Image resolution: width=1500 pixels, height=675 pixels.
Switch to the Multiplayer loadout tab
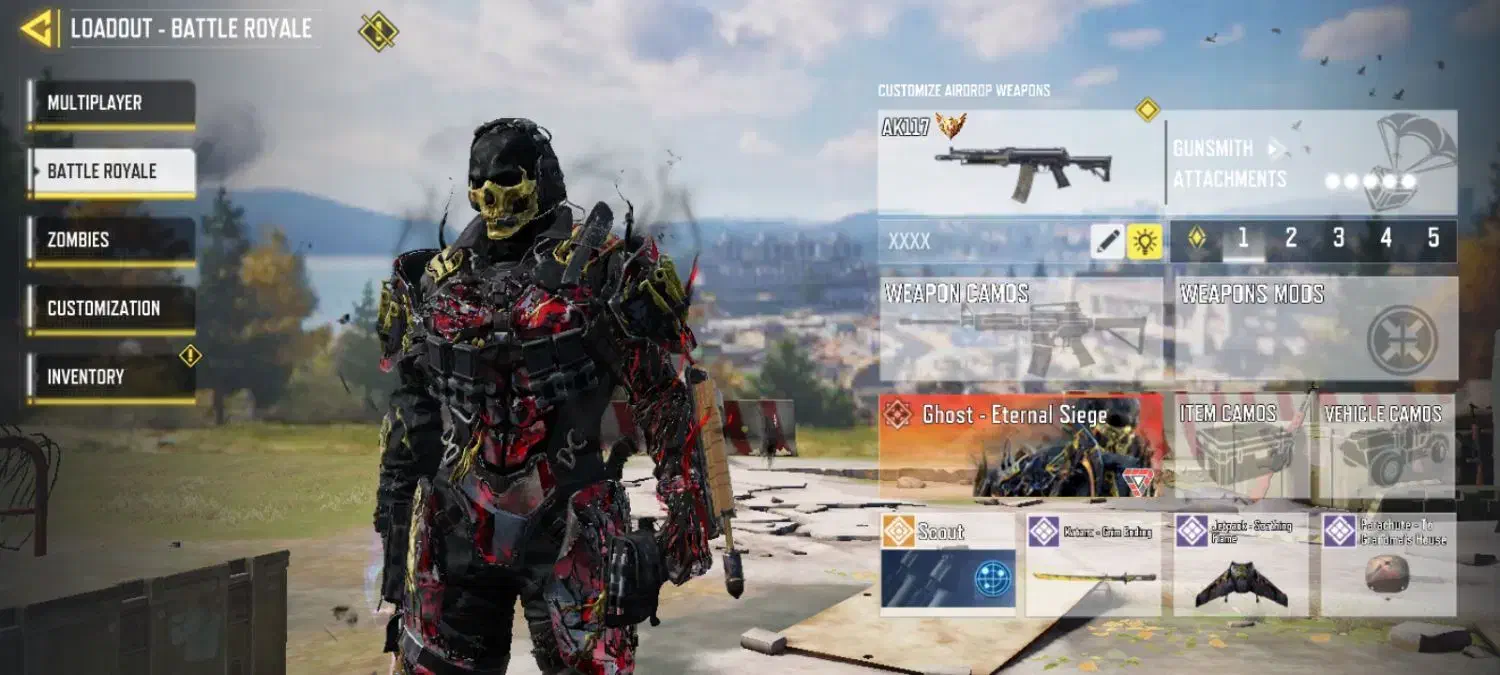point(111,103)
